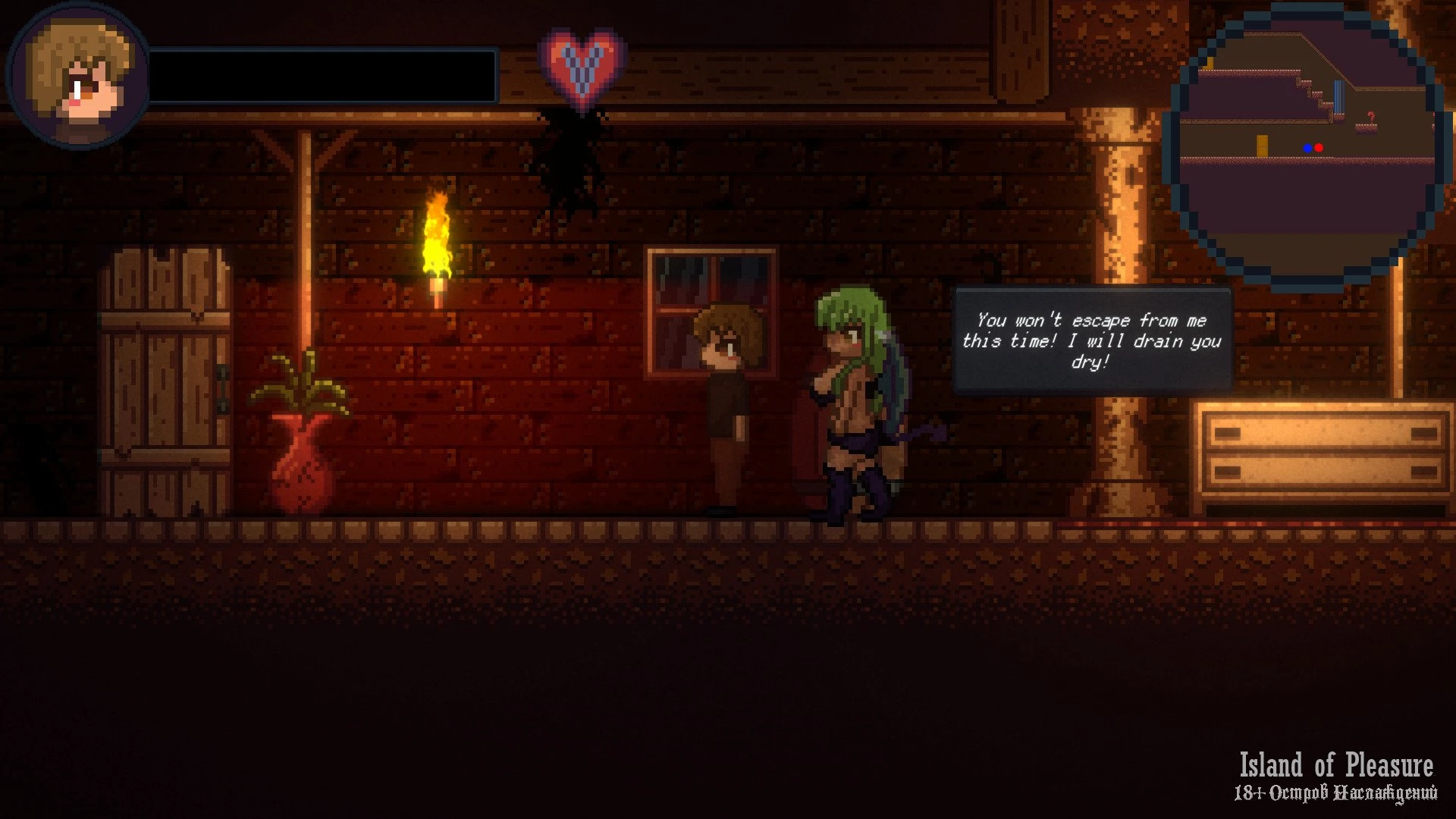This screenshot has height=819, width=1456.
Task: Advance the 'You won't escape' dialogue box
Action: tap(1092, 340)
